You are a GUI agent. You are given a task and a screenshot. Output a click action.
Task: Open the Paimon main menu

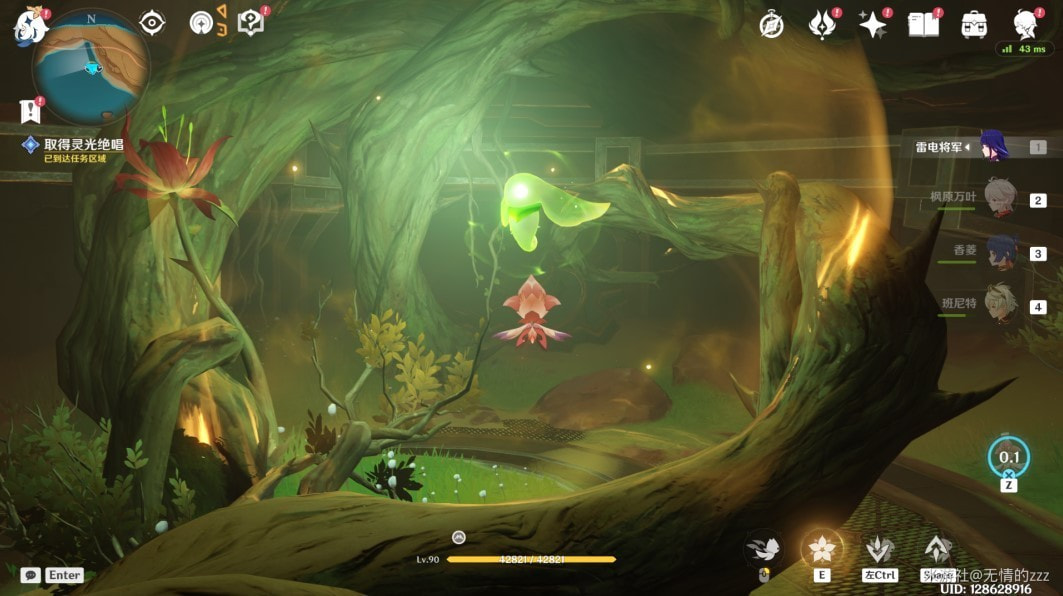(x=31, y=26)
